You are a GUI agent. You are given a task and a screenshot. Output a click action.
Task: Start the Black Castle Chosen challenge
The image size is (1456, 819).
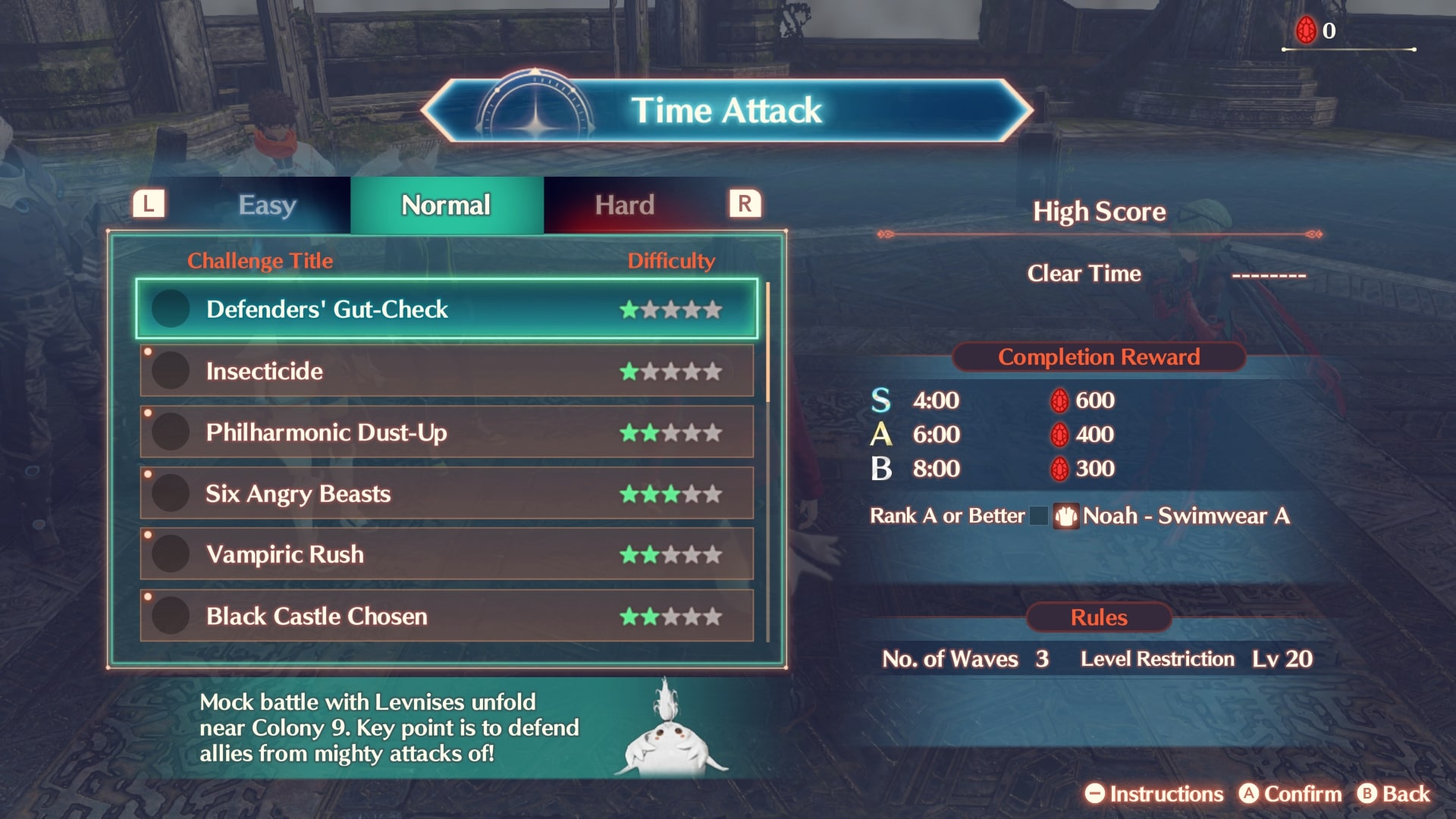point(446,616)
